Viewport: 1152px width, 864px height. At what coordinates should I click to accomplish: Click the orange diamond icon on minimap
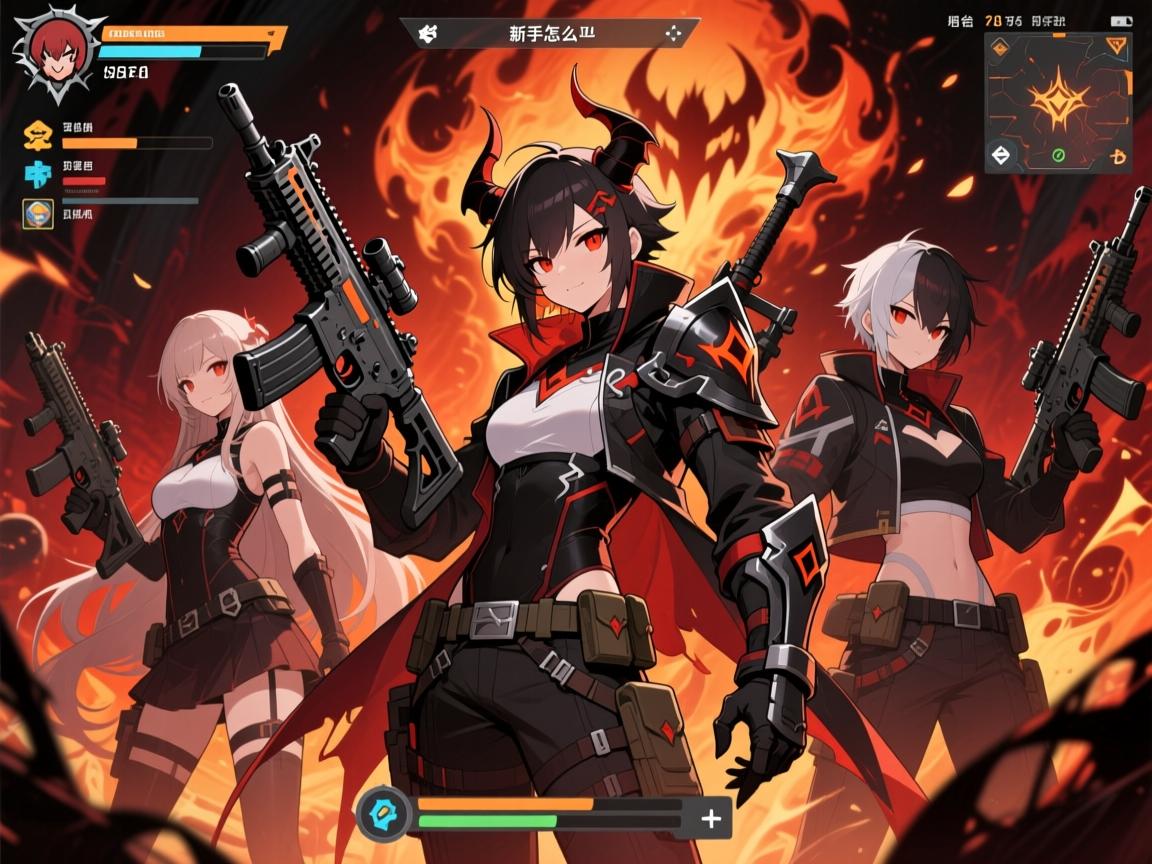pos(1001,47)
